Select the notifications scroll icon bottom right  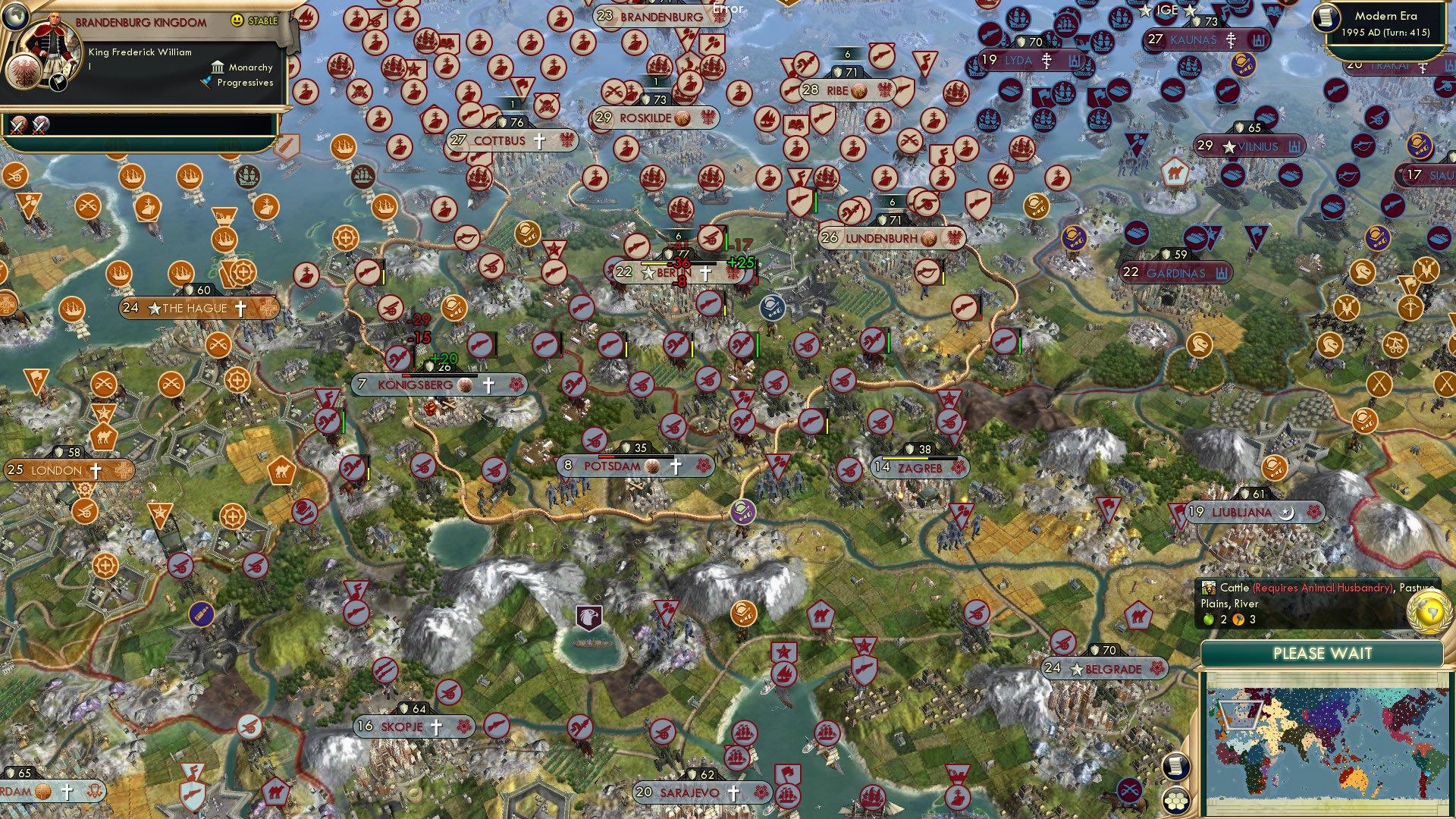(x=1177, y=766)
